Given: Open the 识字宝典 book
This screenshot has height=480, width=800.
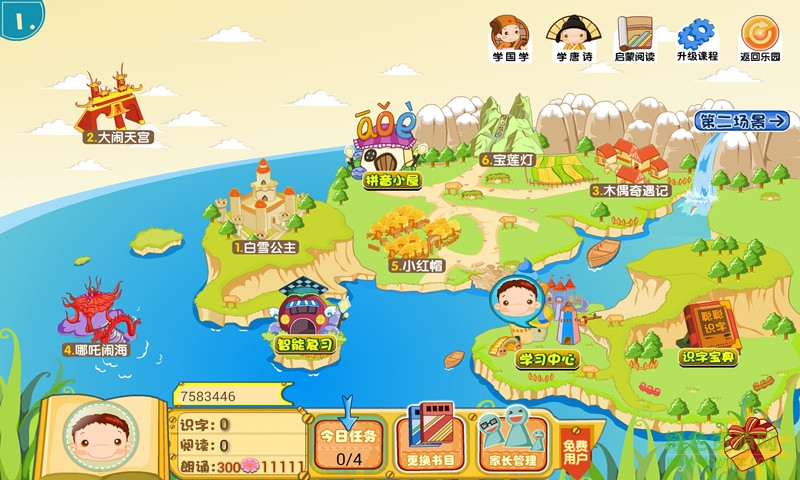Looking at the screenshot, I should [x=709, y=330].
